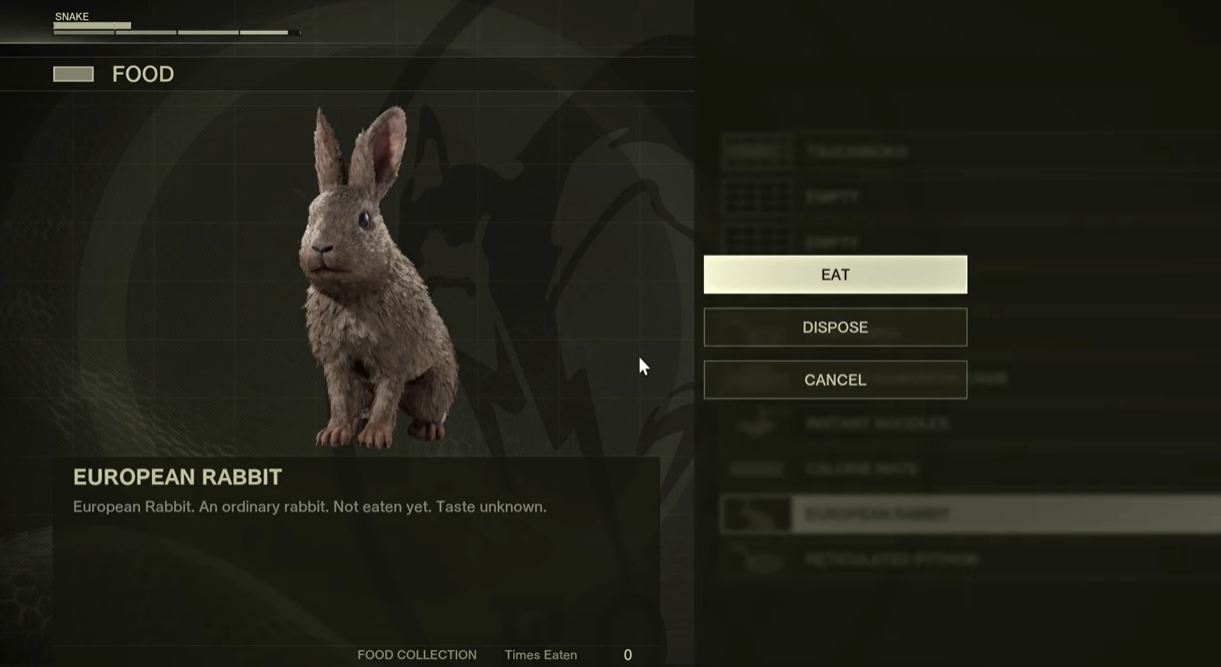
Task: Choose EAT for the European Rabbit
Action: pyautogui.click(x=835, y=274)
